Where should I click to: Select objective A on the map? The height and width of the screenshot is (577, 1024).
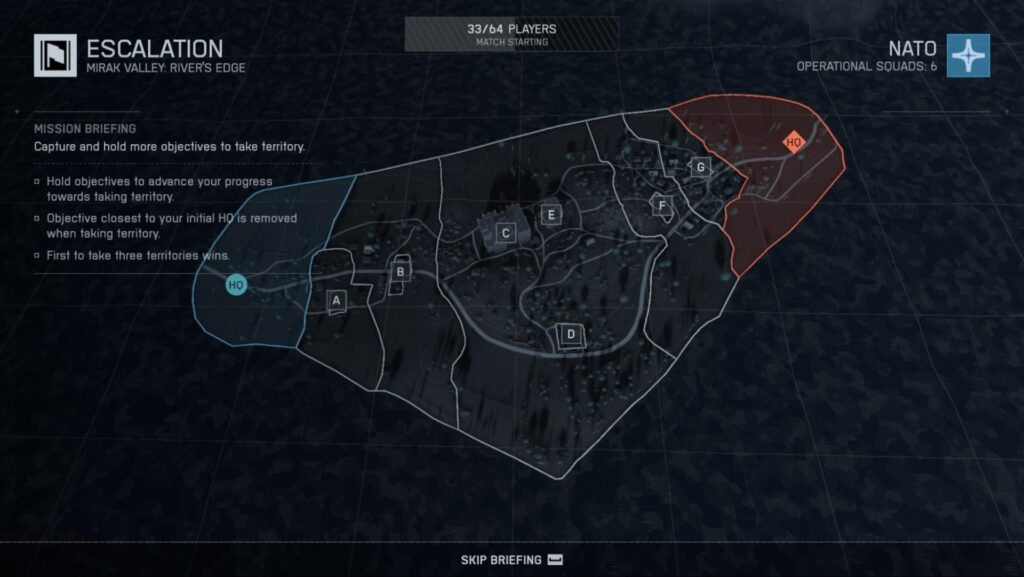tap(337, 299)
